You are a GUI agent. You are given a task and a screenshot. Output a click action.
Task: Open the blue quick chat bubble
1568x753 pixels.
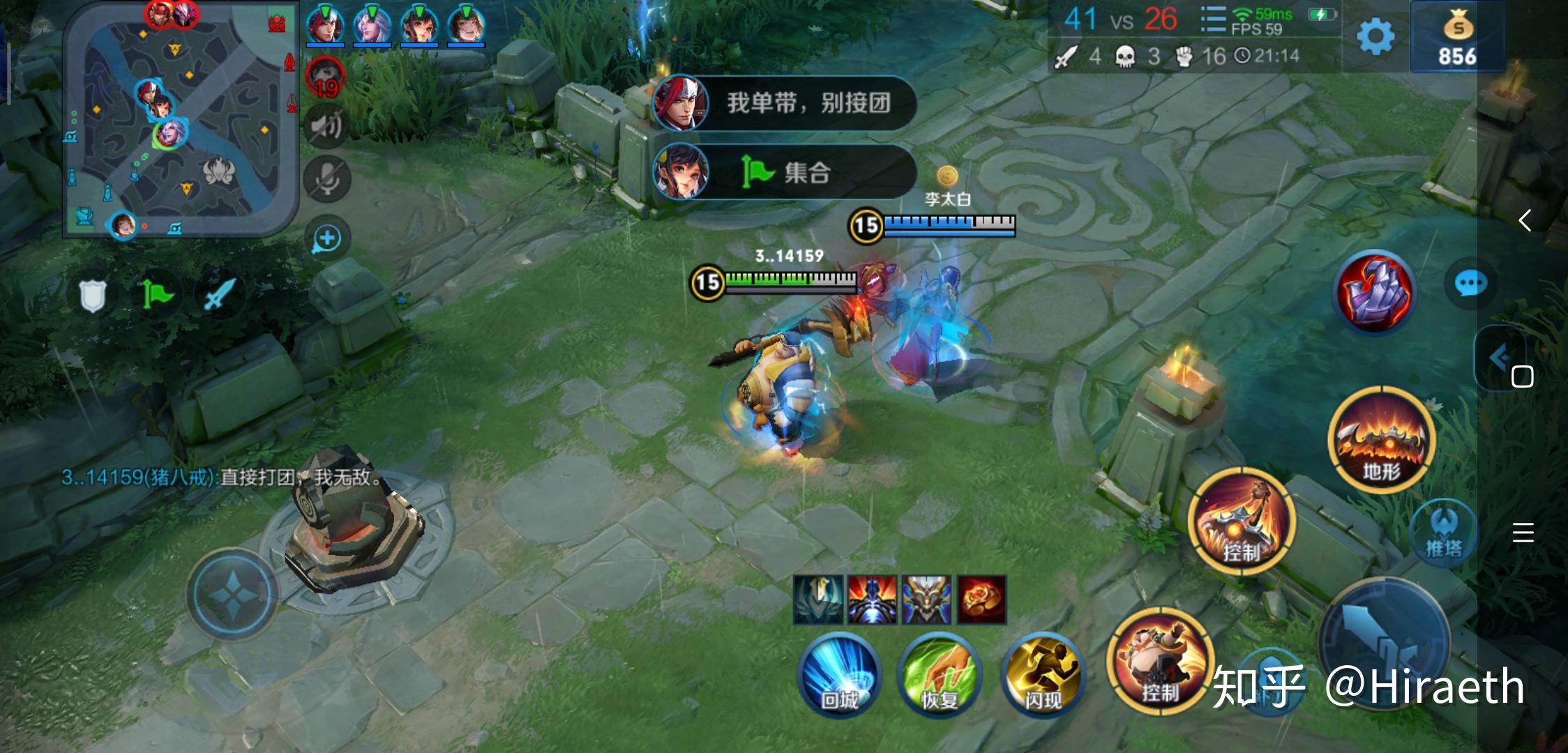coord(1470,283)
